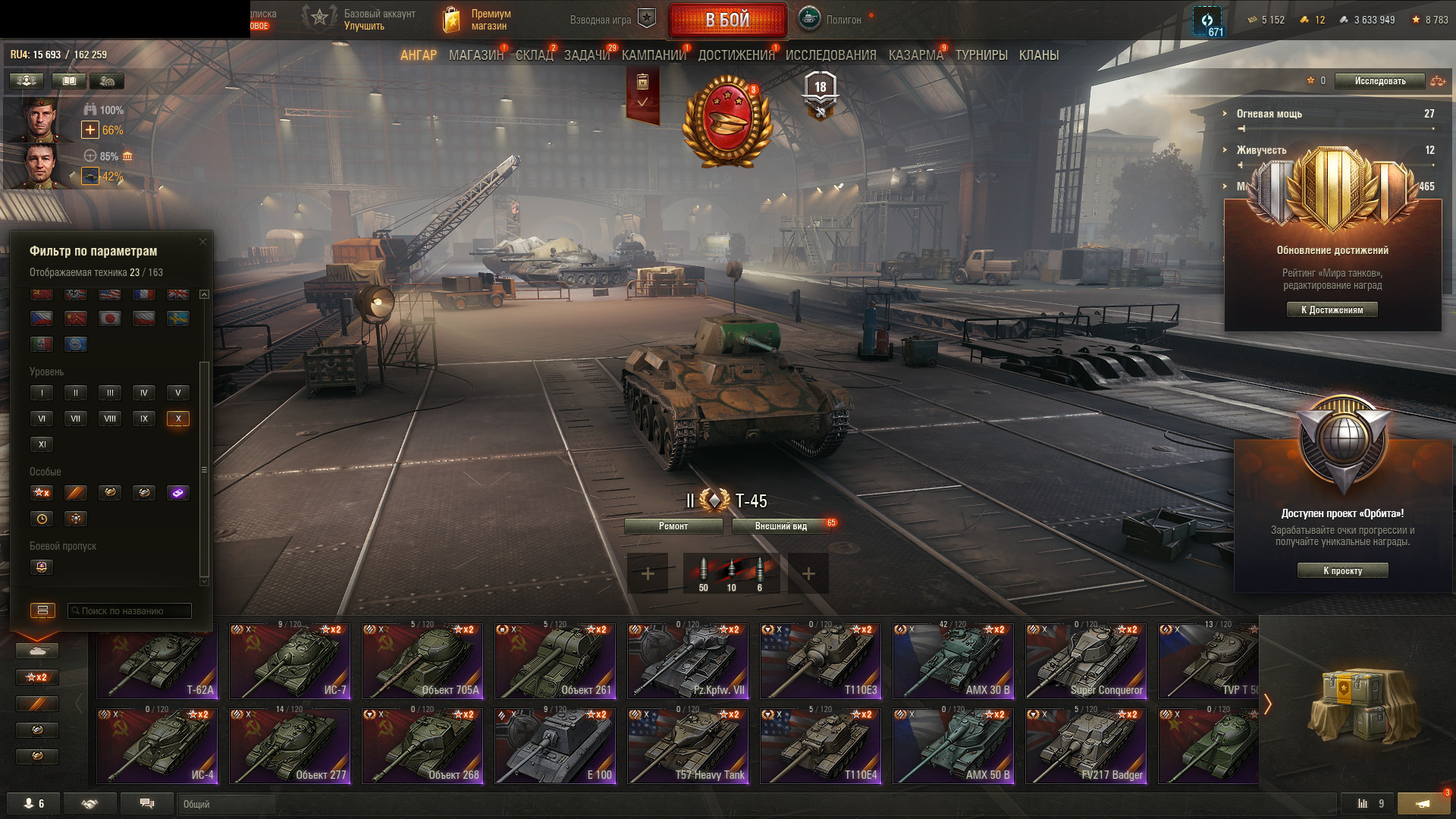
Task: Open the Общий chat channel
Action: pyautogui.click(x=227, y=804)
